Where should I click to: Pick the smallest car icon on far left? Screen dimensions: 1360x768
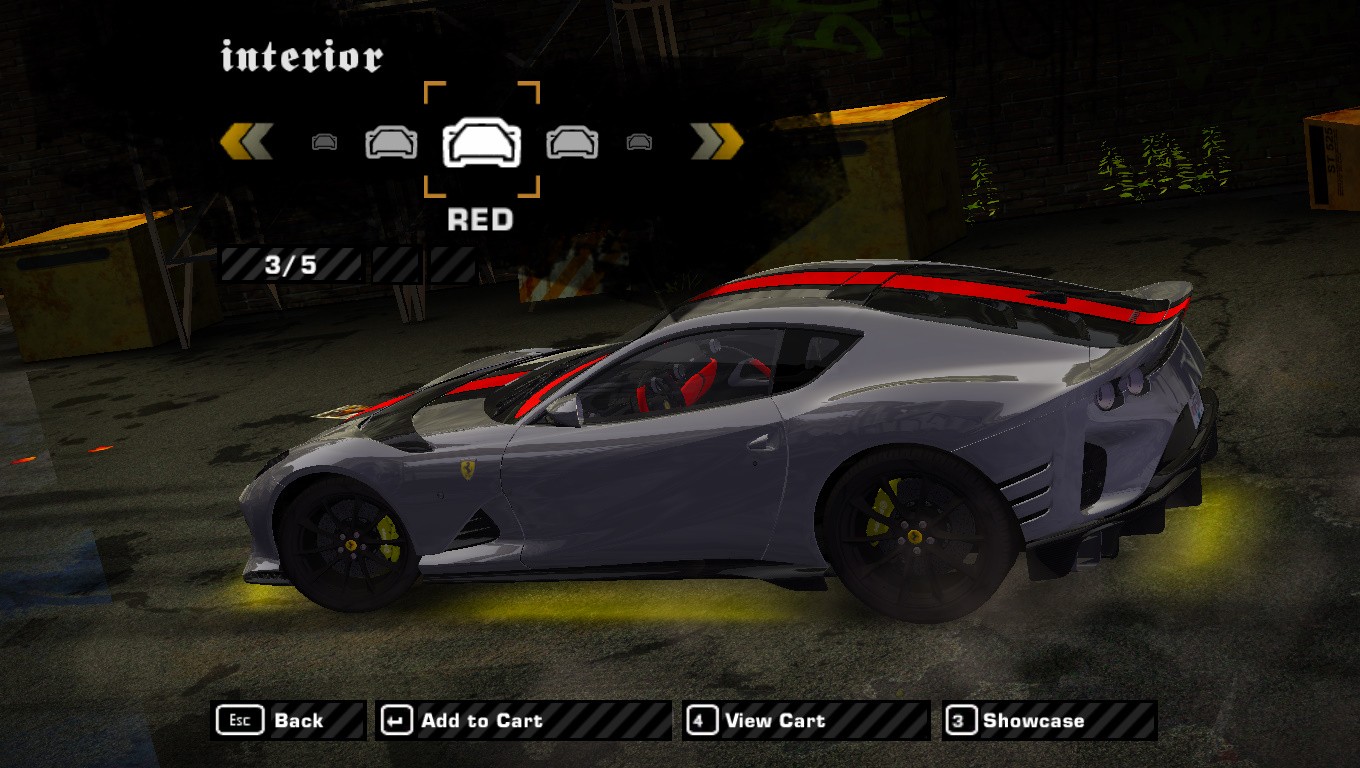pos(324,142)
